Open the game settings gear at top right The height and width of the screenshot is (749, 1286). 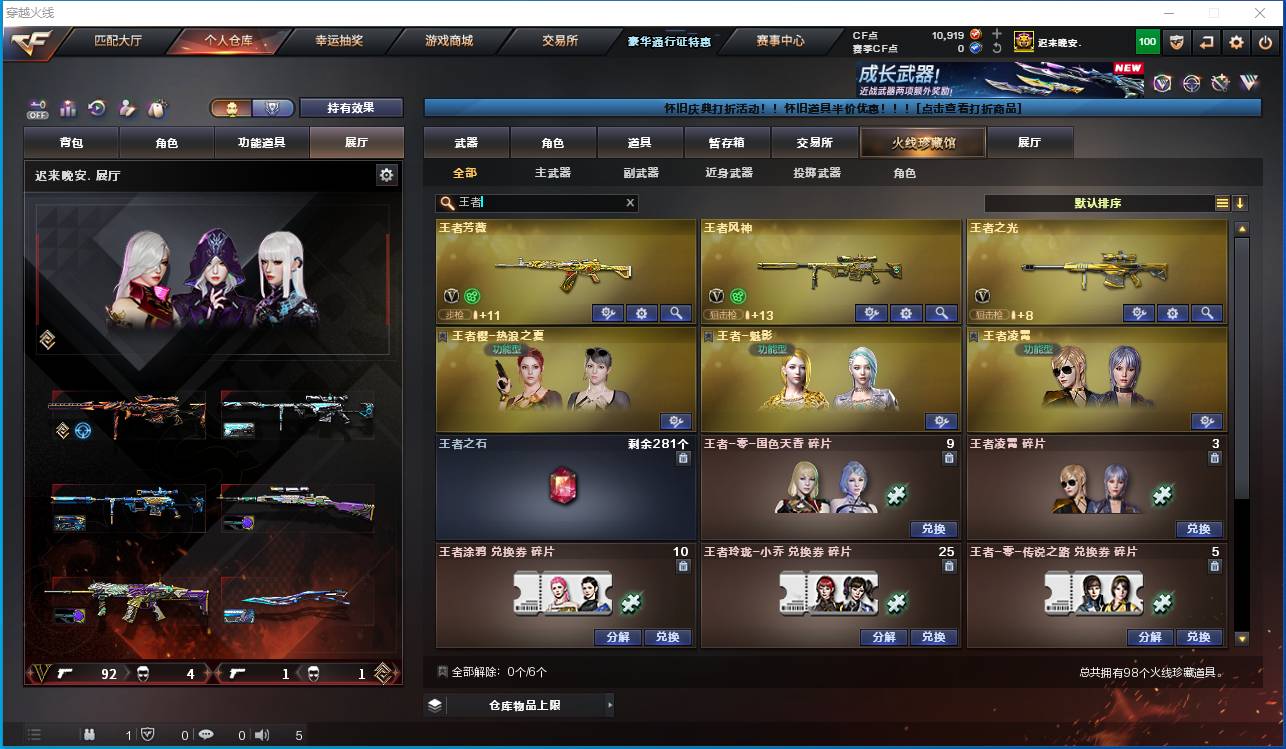click(1236, 42)
